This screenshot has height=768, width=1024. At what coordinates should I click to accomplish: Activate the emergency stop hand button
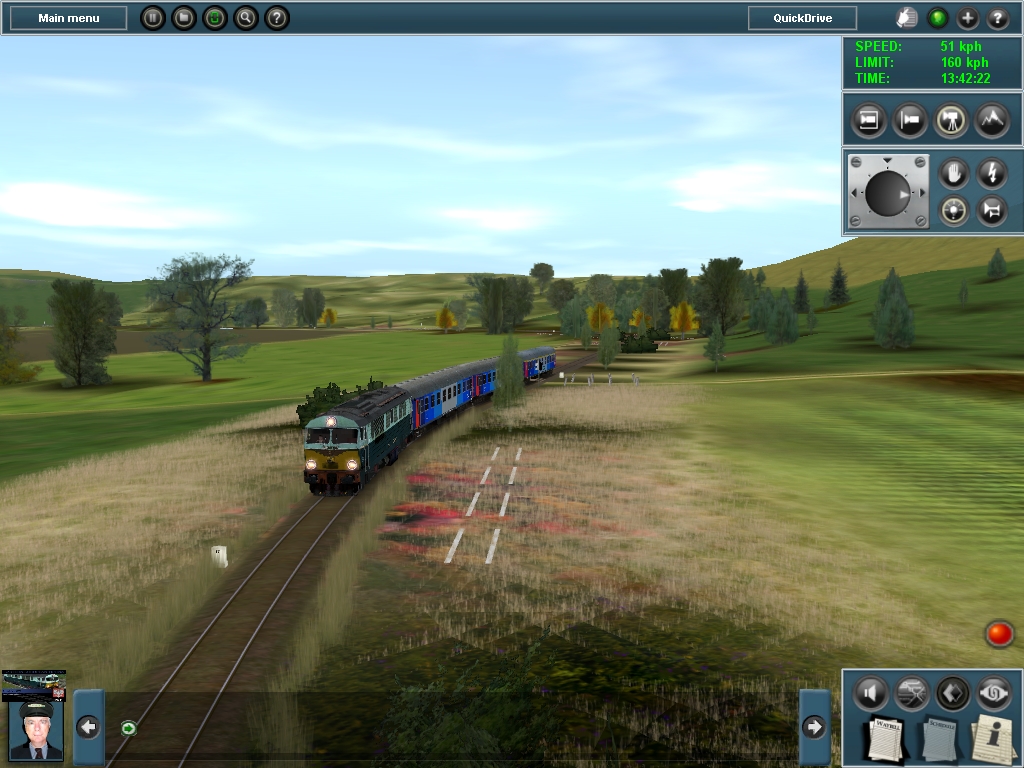click(x=954, y=174)
